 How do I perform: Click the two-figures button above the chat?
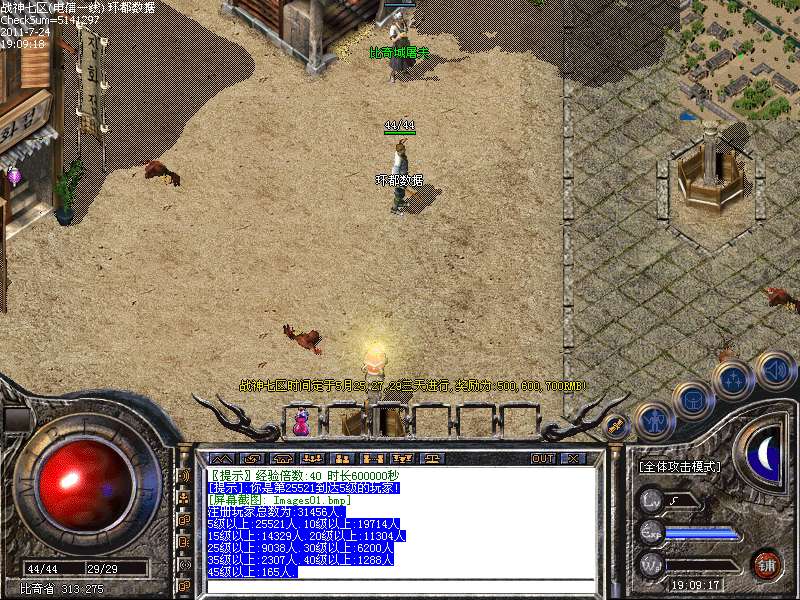click(341, 458)
